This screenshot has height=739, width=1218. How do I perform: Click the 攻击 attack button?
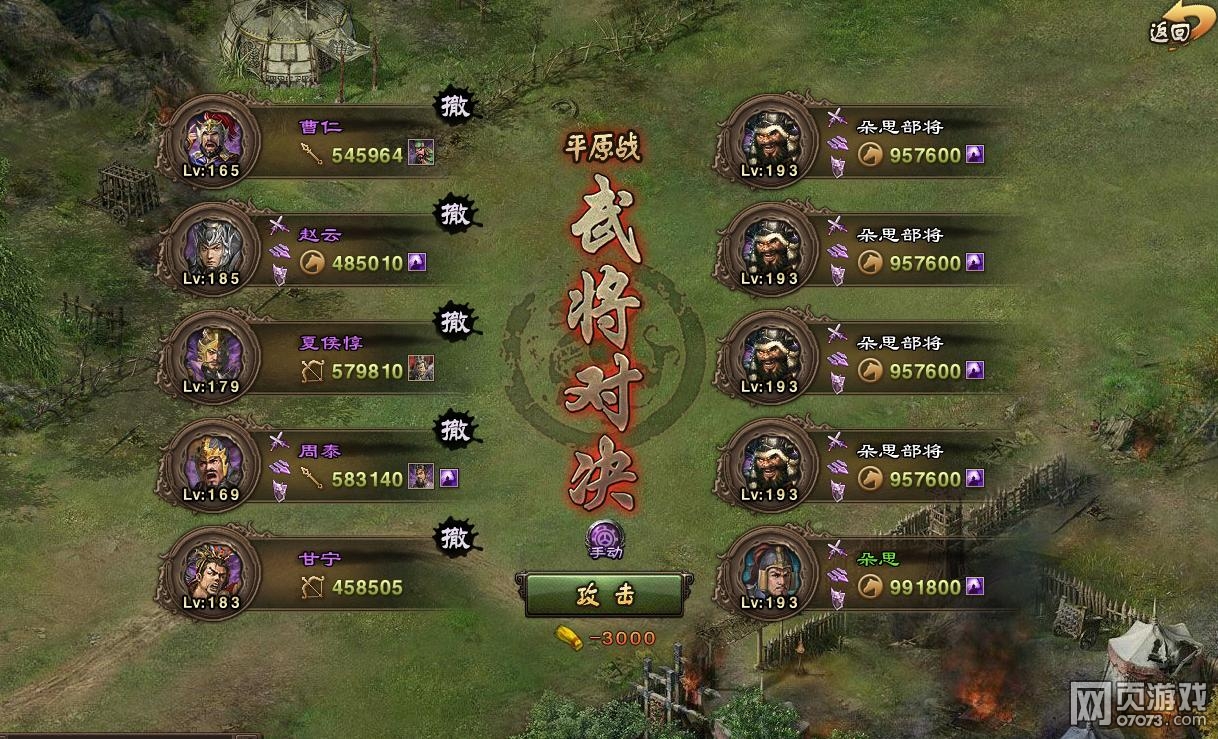[x=604, y=594]
